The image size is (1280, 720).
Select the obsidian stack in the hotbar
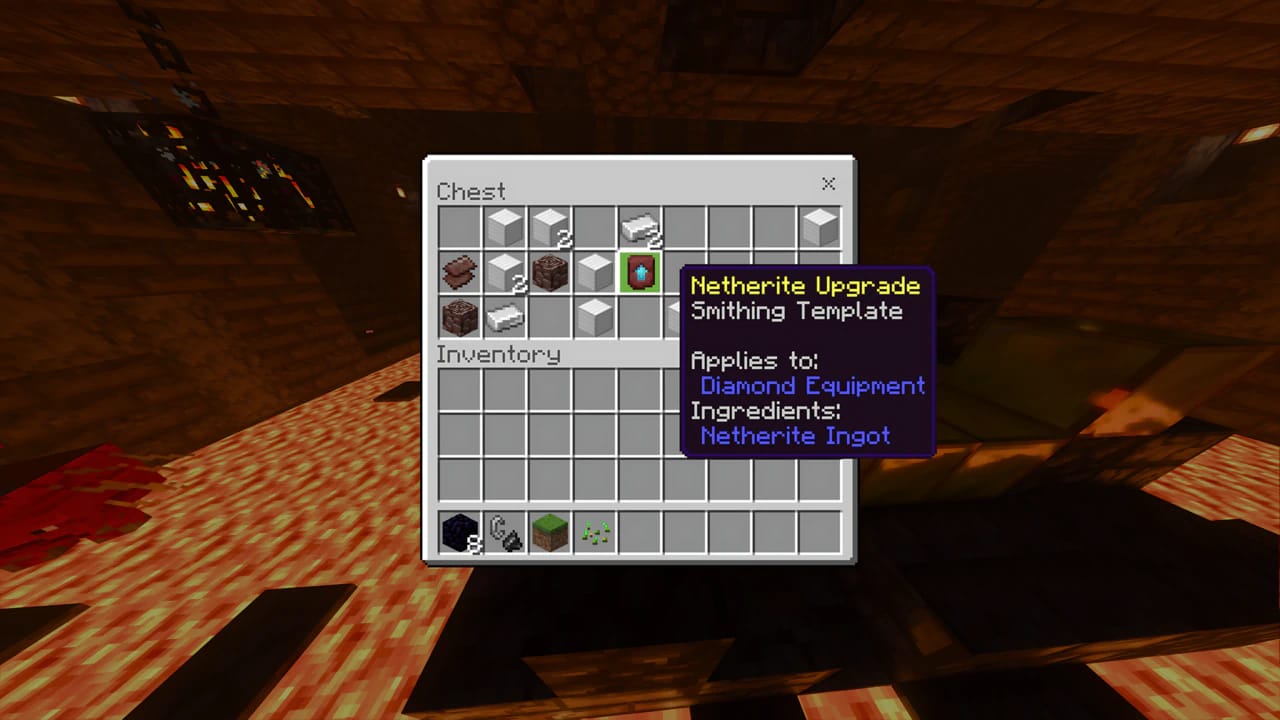pyautogui.click(x=459, y=532)
